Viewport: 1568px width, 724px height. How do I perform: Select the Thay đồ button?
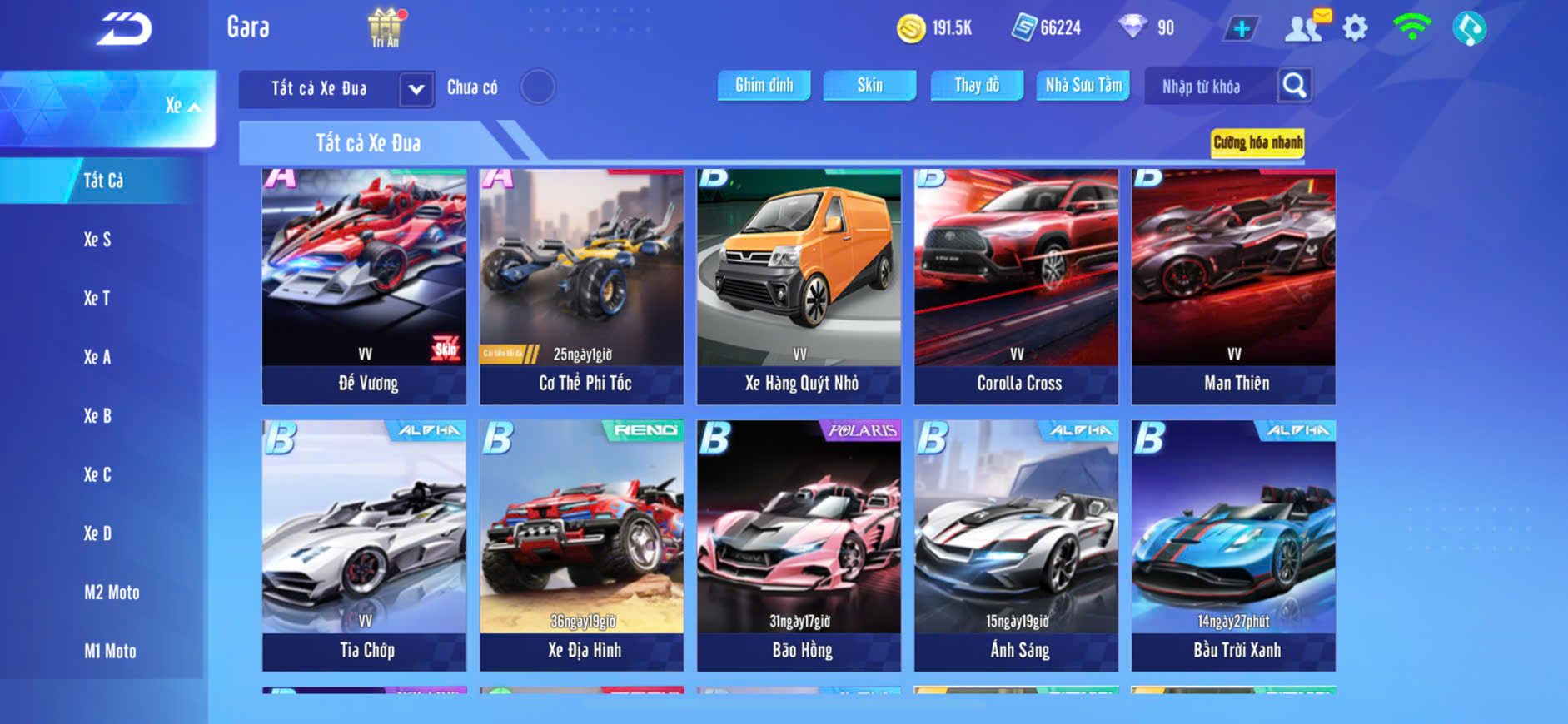(977, 85)
